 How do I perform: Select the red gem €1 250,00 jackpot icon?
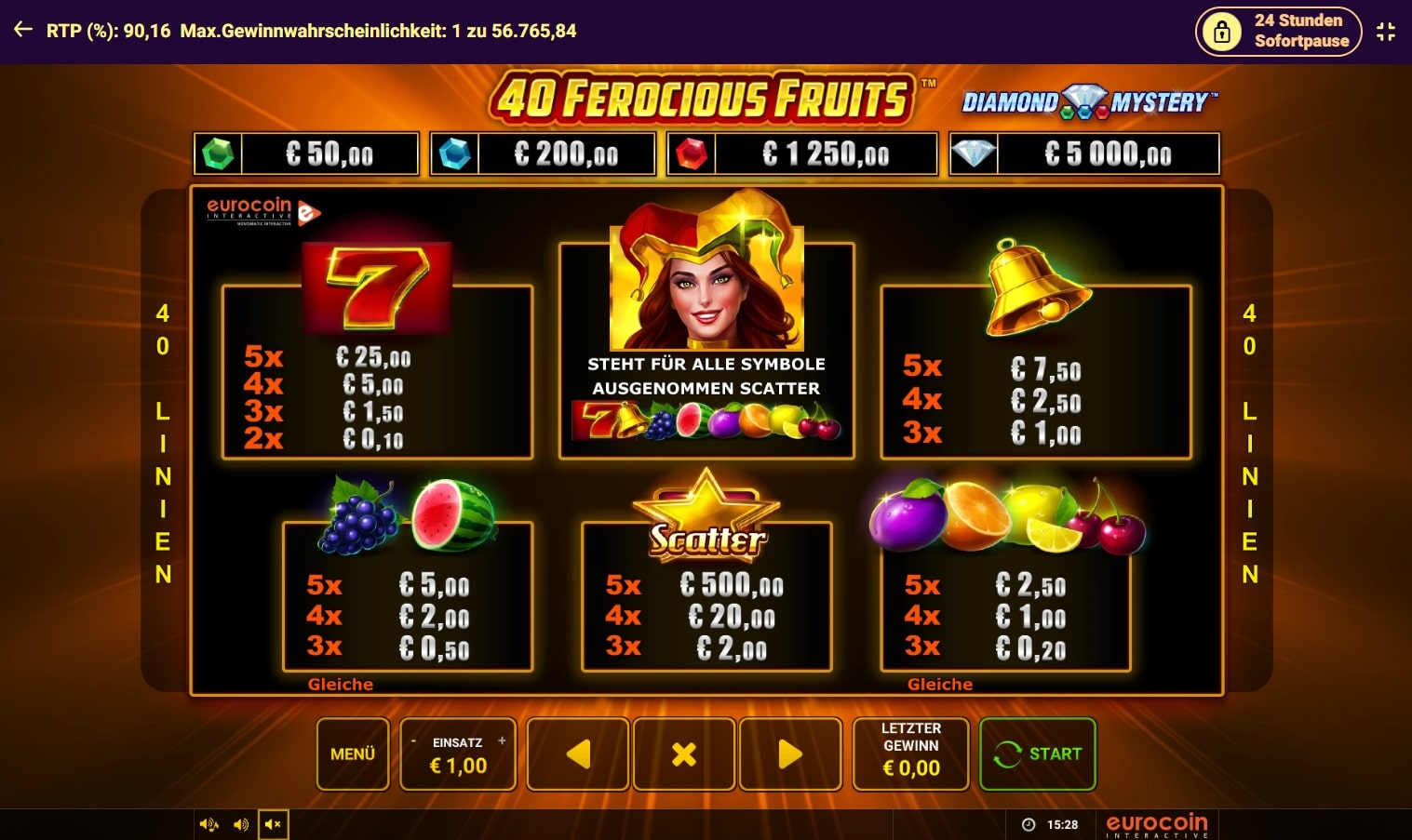point(690,153)
